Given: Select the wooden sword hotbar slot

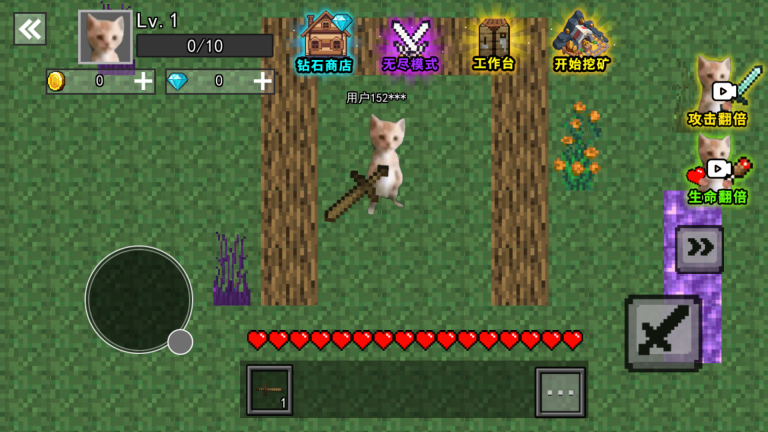Looking at the screenshot, I should pyautogui.click(x=269, y=390).
